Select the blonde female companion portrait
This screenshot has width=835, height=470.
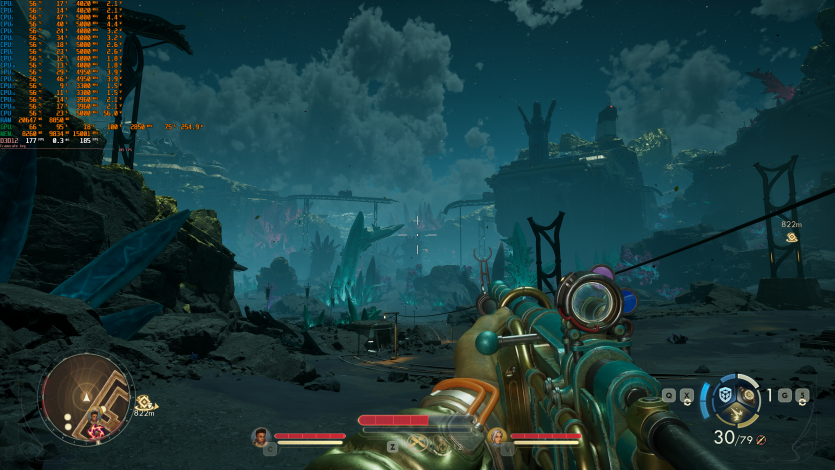click(x=497, y=436)
